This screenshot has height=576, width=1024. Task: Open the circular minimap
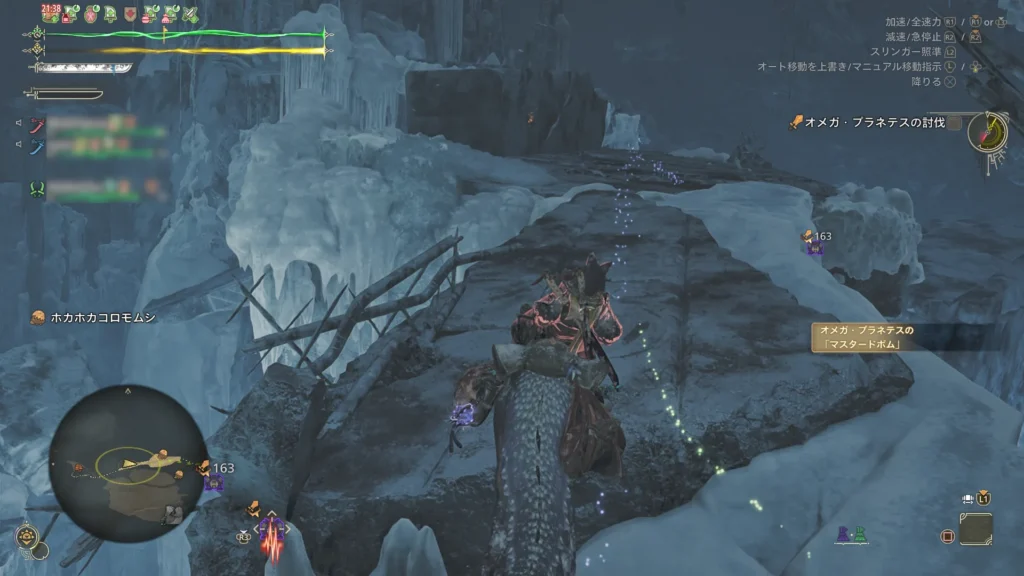click(126, 462)
